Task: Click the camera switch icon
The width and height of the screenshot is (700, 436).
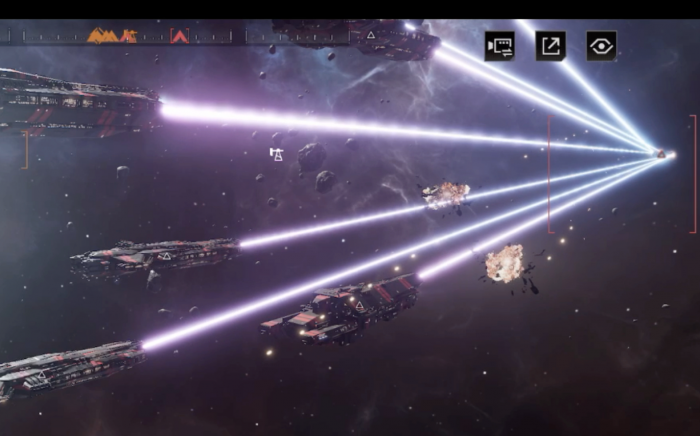Action: (500, 46)
